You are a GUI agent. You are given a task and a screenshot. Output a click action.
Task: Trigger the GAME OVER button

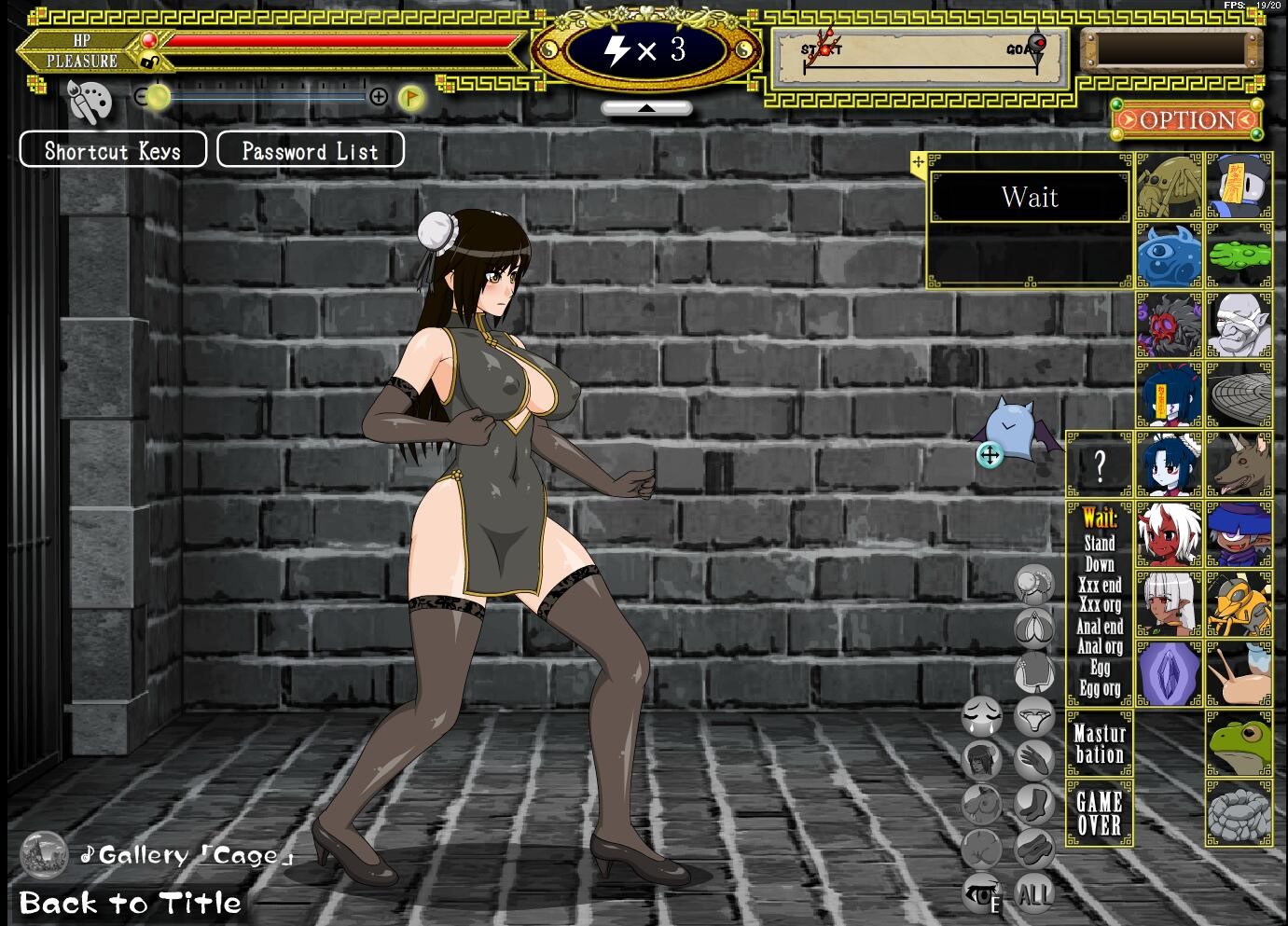[1100, 813]
